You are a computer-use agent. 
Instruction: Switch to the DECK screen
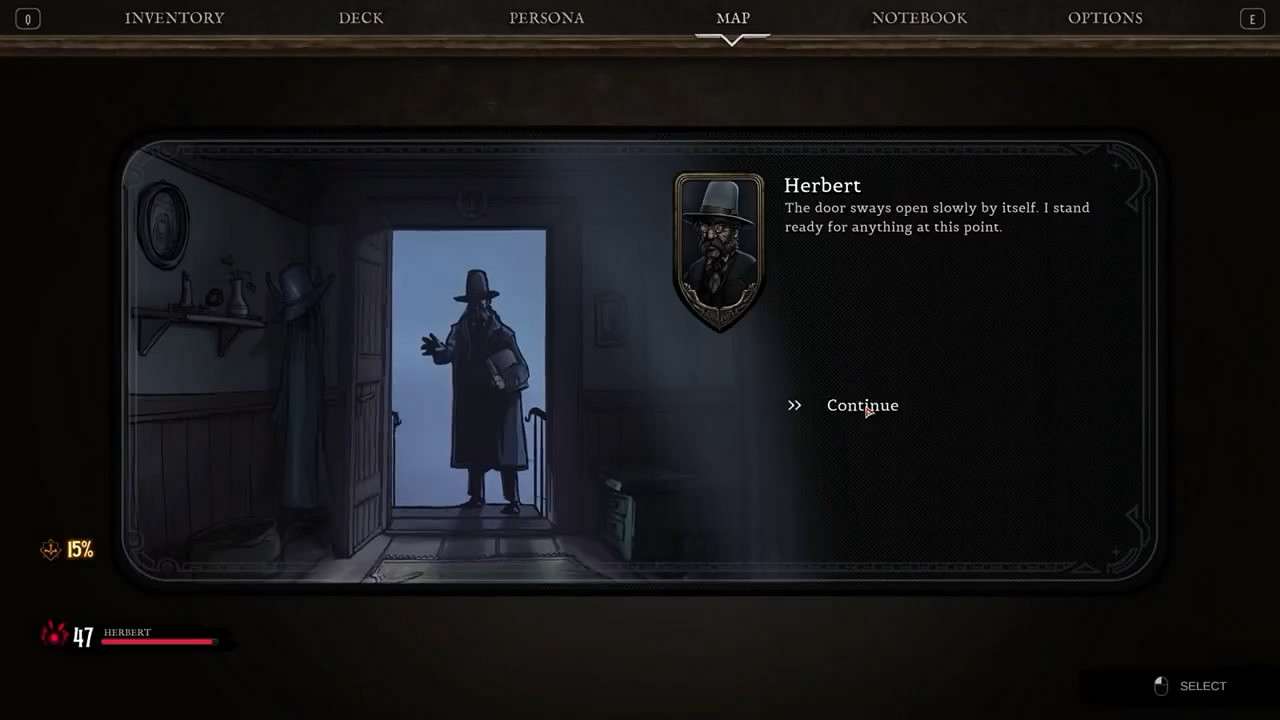[x=361, y=17]
